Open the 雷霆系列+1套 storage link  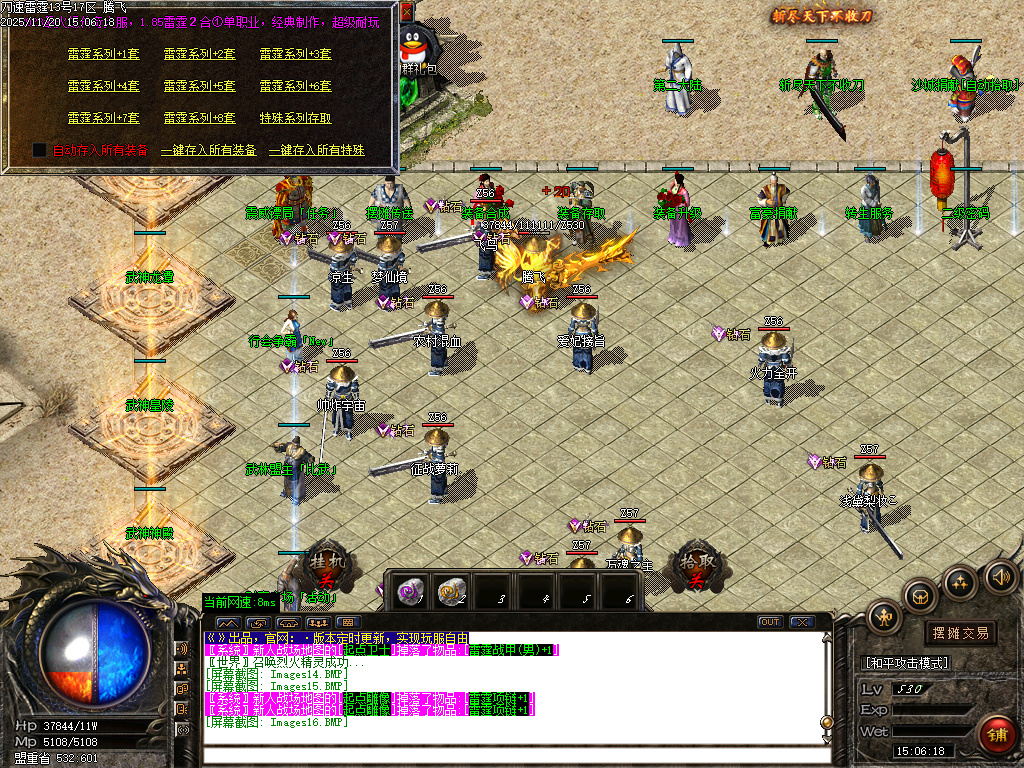pos(104,54)
